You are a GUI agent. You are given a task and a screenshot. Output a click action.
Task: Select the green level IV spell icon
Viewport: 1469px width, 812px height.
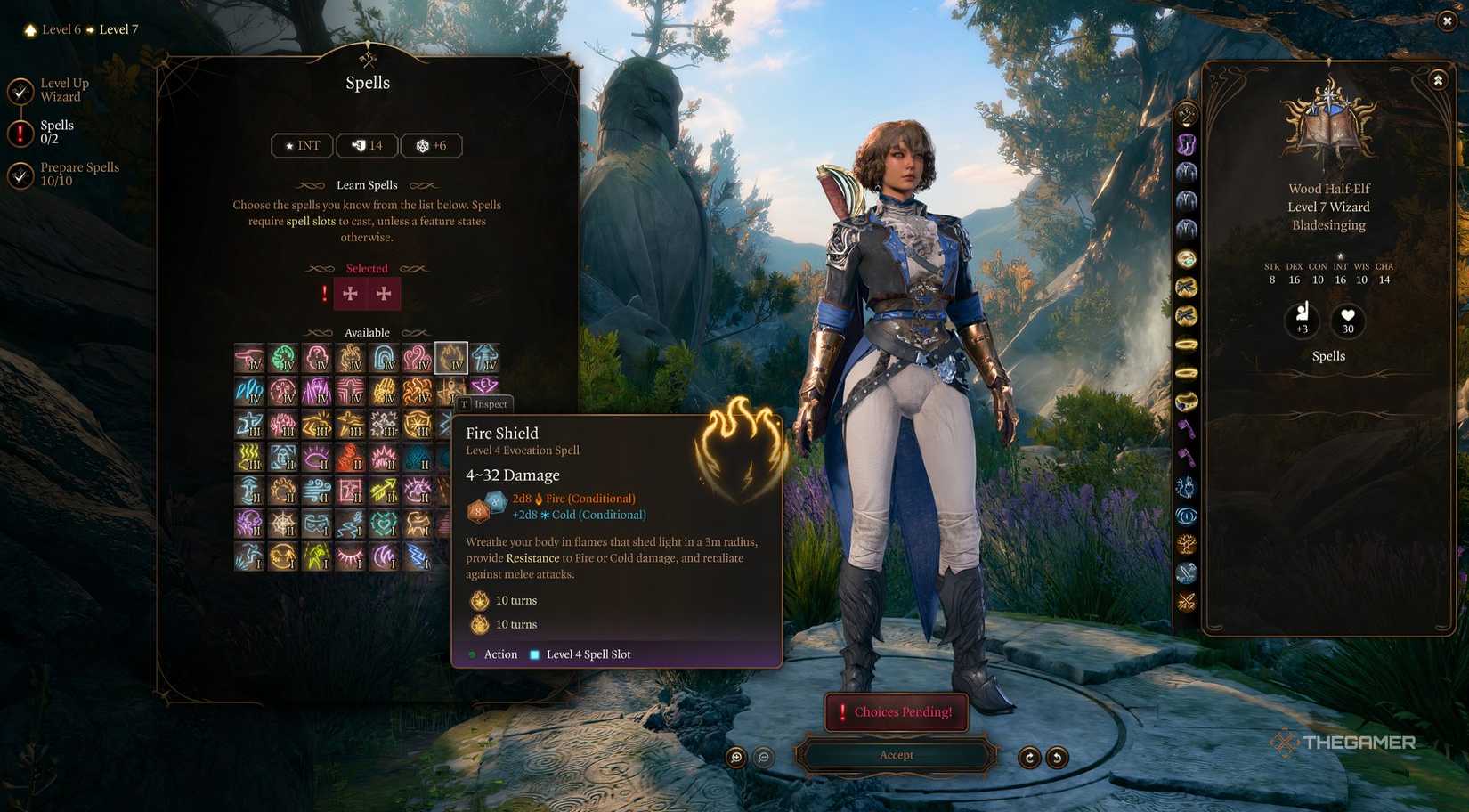281,357
